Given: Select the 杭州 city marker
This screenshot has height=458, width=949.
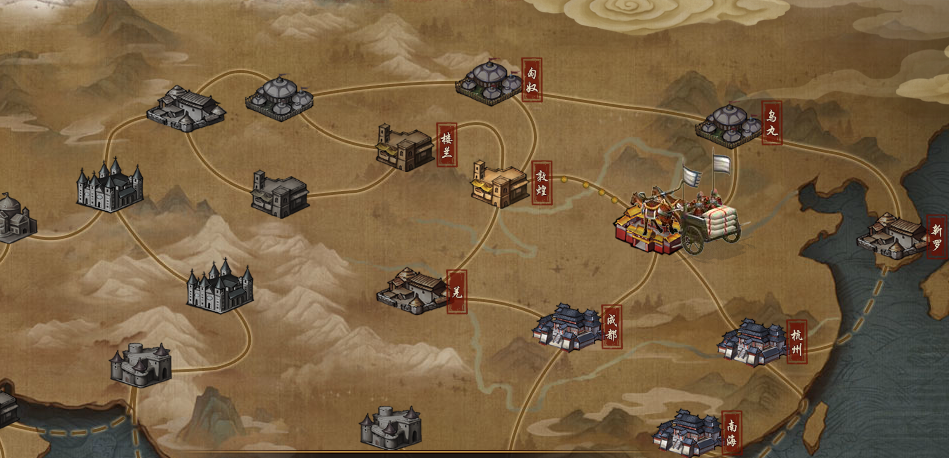Looking at the screenshot, I should click(750, 342).
